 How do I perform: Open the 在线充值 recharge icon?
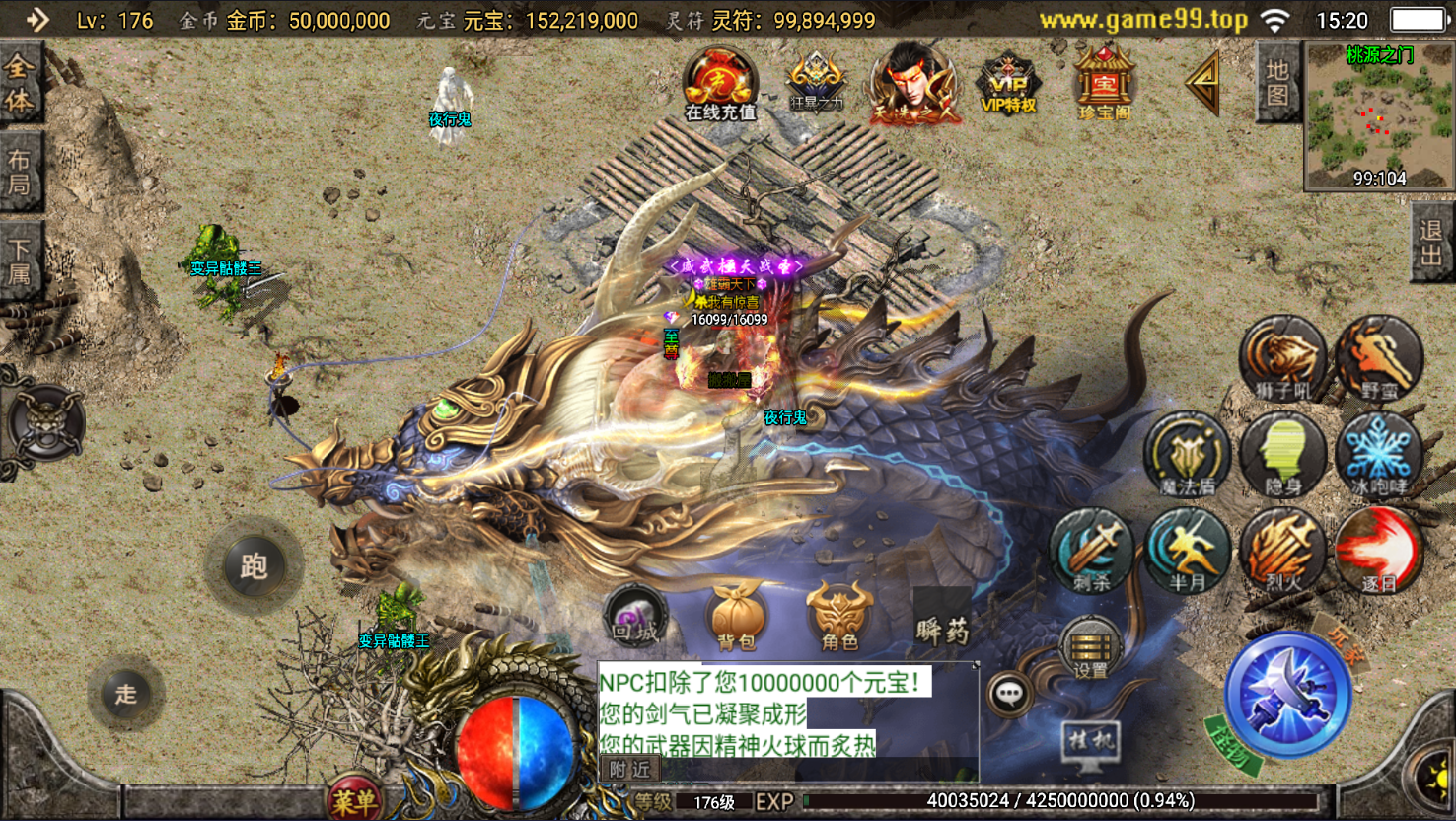tap(721, 83)
